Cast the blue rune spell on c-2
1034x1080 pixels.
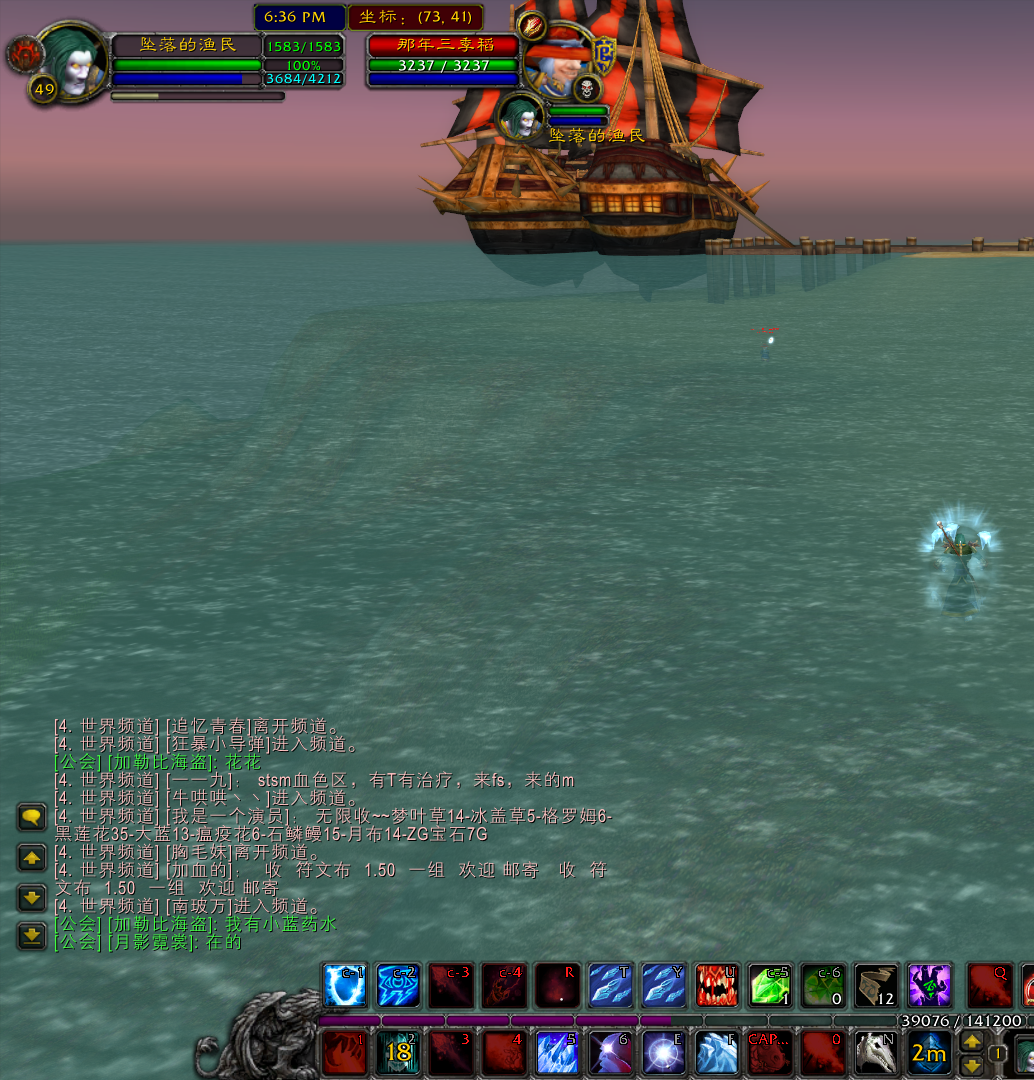(x=398, y=986)
